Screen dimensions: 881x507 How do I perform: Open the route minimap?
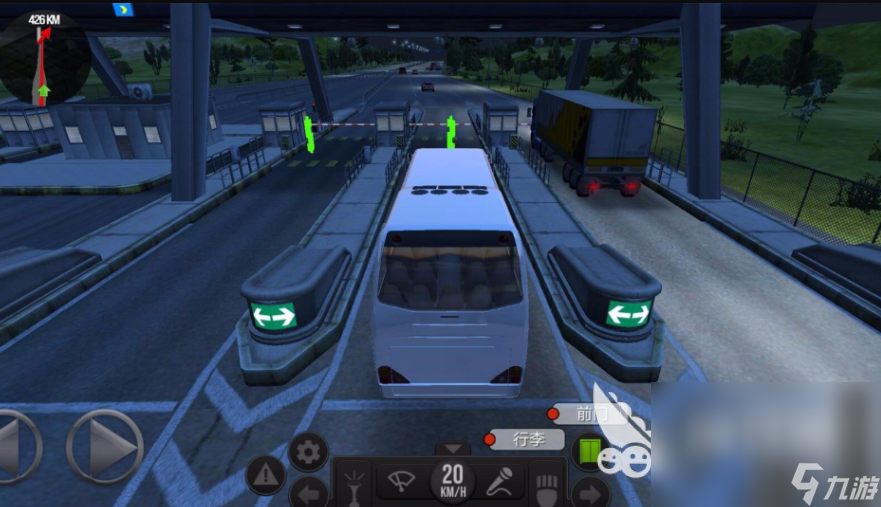coord(42,60)
